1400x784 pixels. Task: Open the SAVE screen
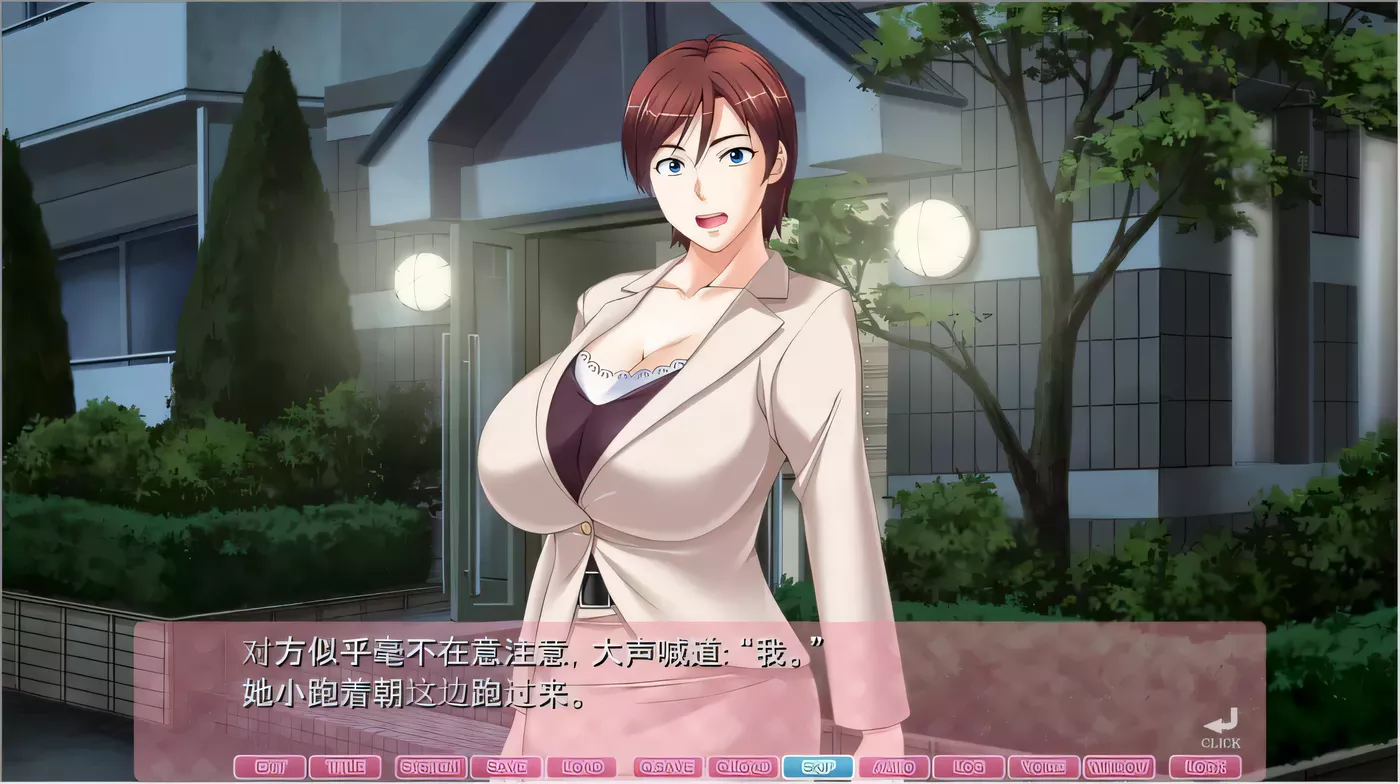click(507, 766)
